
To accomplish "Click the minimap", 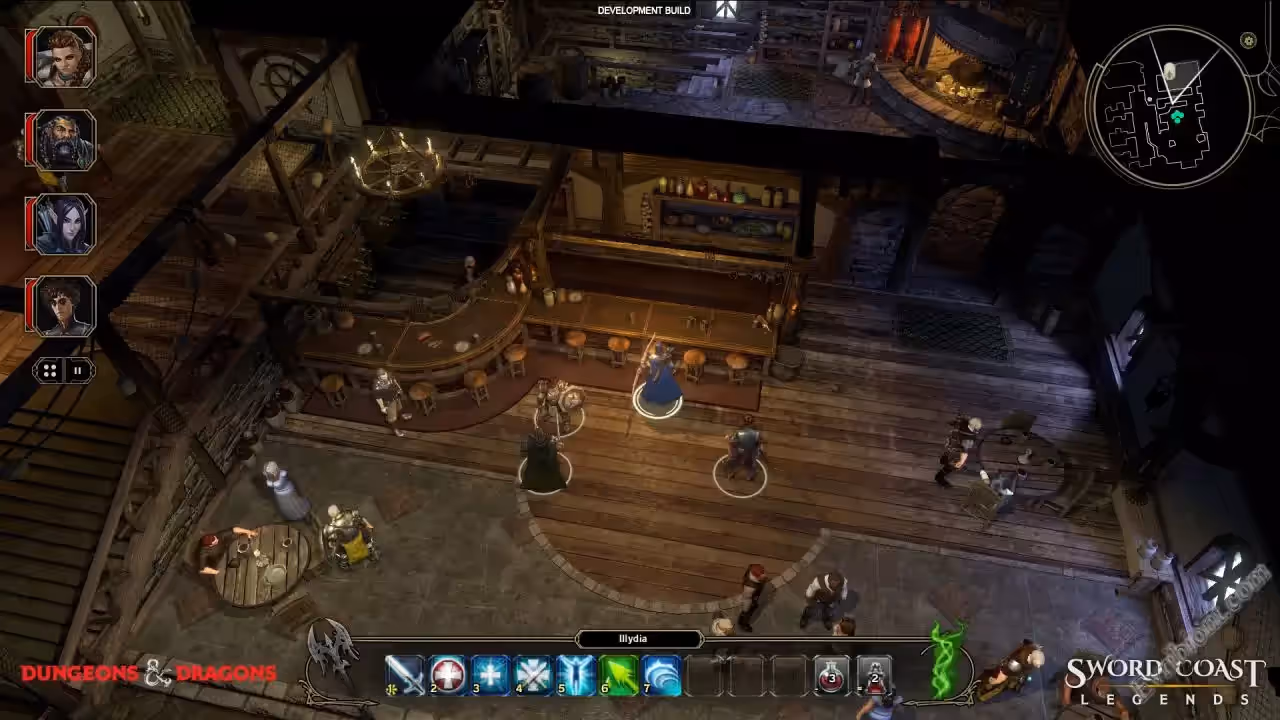I will coord(1169,107).
